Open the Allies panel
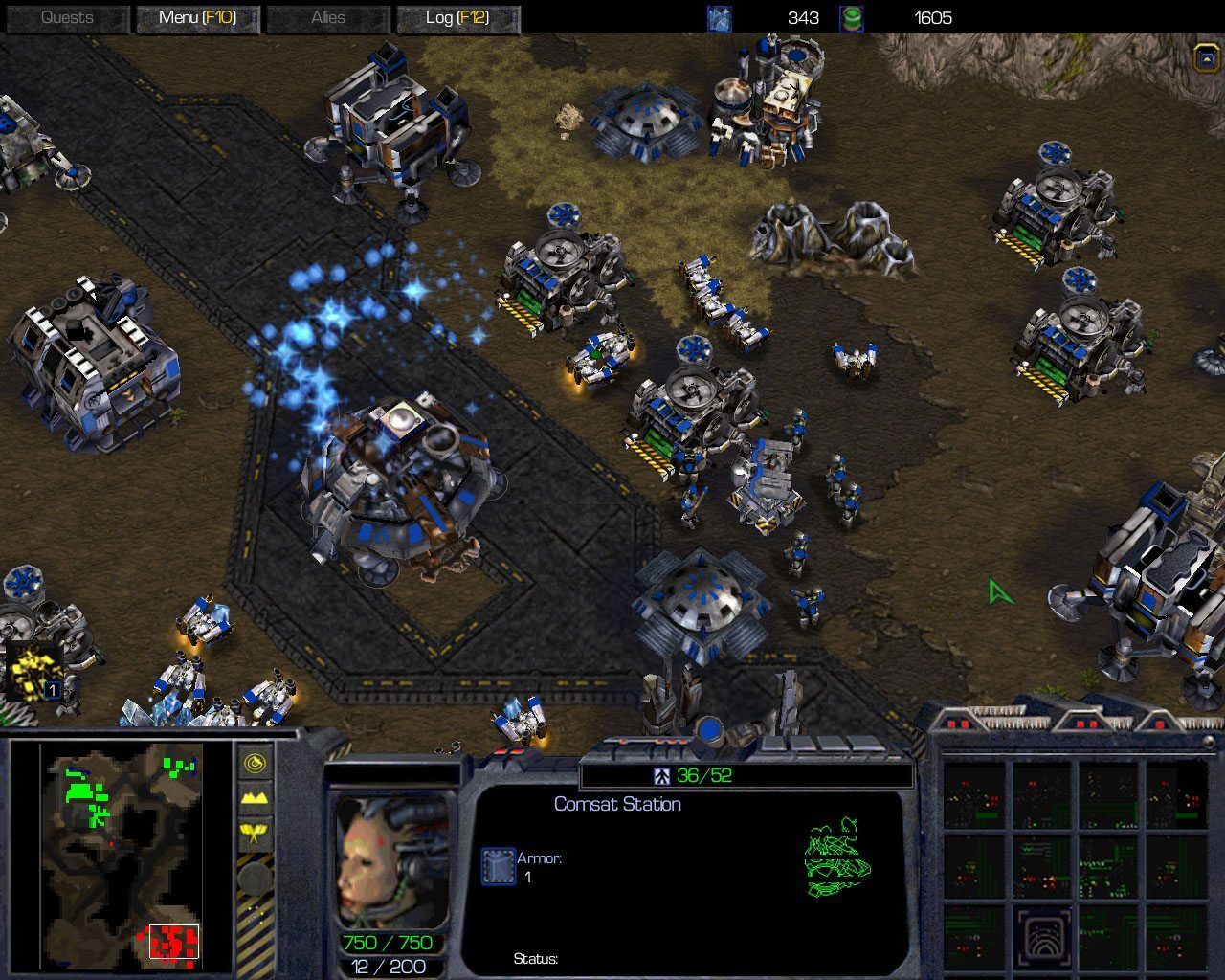1225x980 pixels. (x=327, y=18)
